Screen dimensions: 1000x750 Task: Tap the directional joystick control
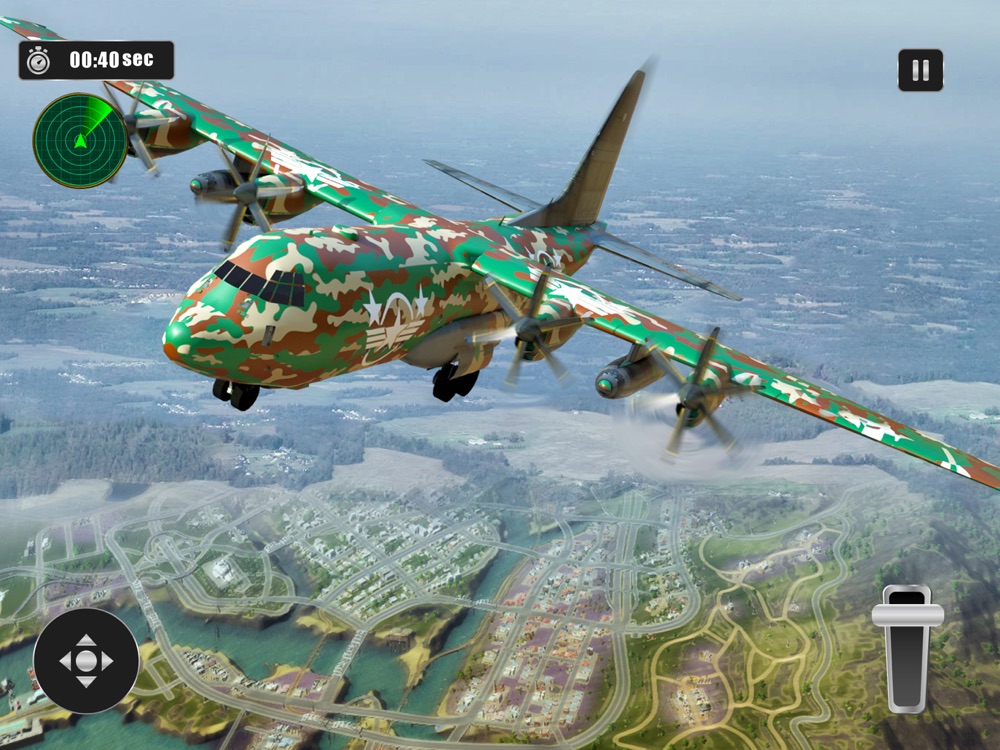[x=86, y=661]
